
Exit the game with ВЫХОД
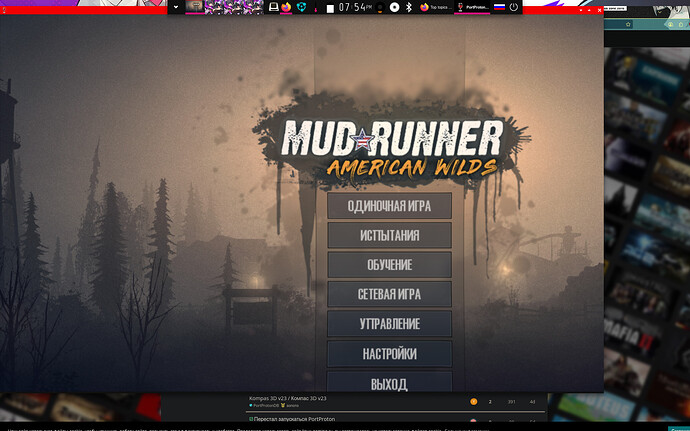click(x=389, y=382)
